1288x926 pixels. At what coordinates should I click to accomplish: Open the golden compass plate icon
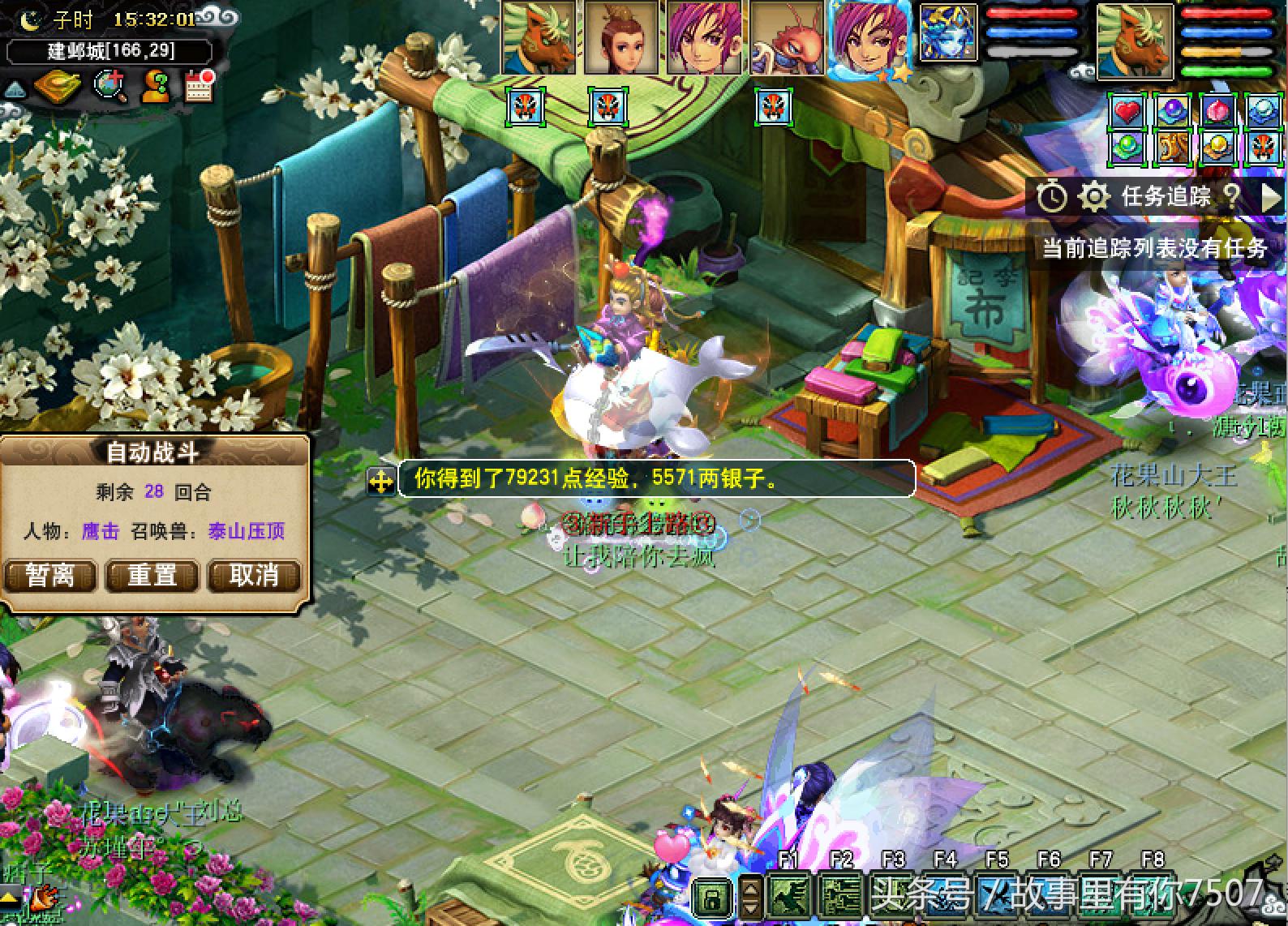pos(58,85)
